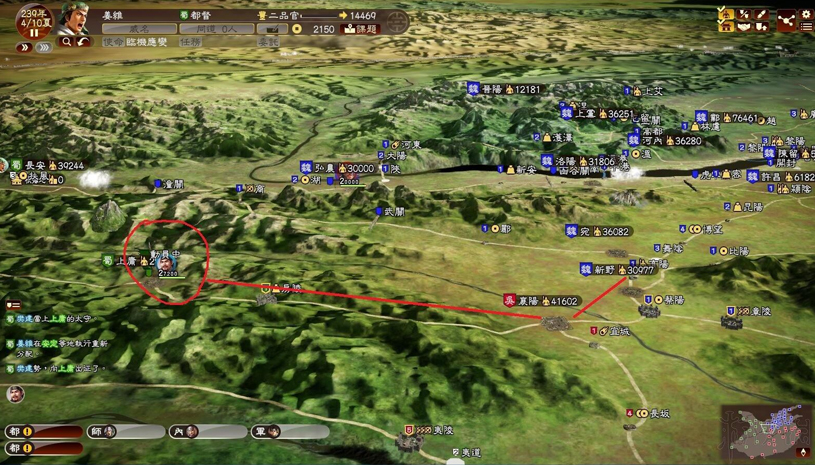
Task: Click the network nodes icon
Action: point(784,20)
